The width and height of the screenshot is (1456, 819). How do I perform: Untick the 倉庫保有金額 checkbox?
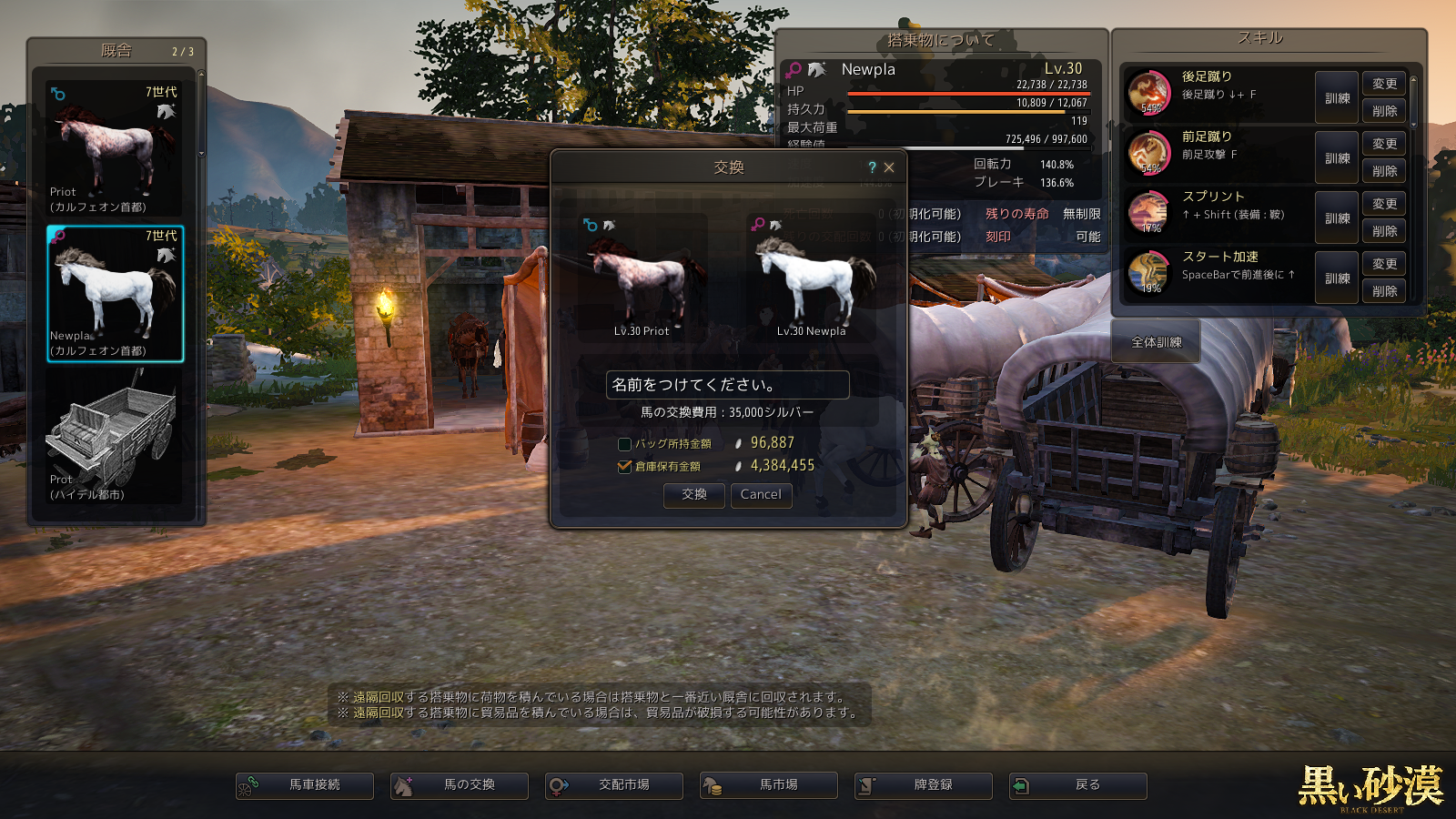[624, 466]
